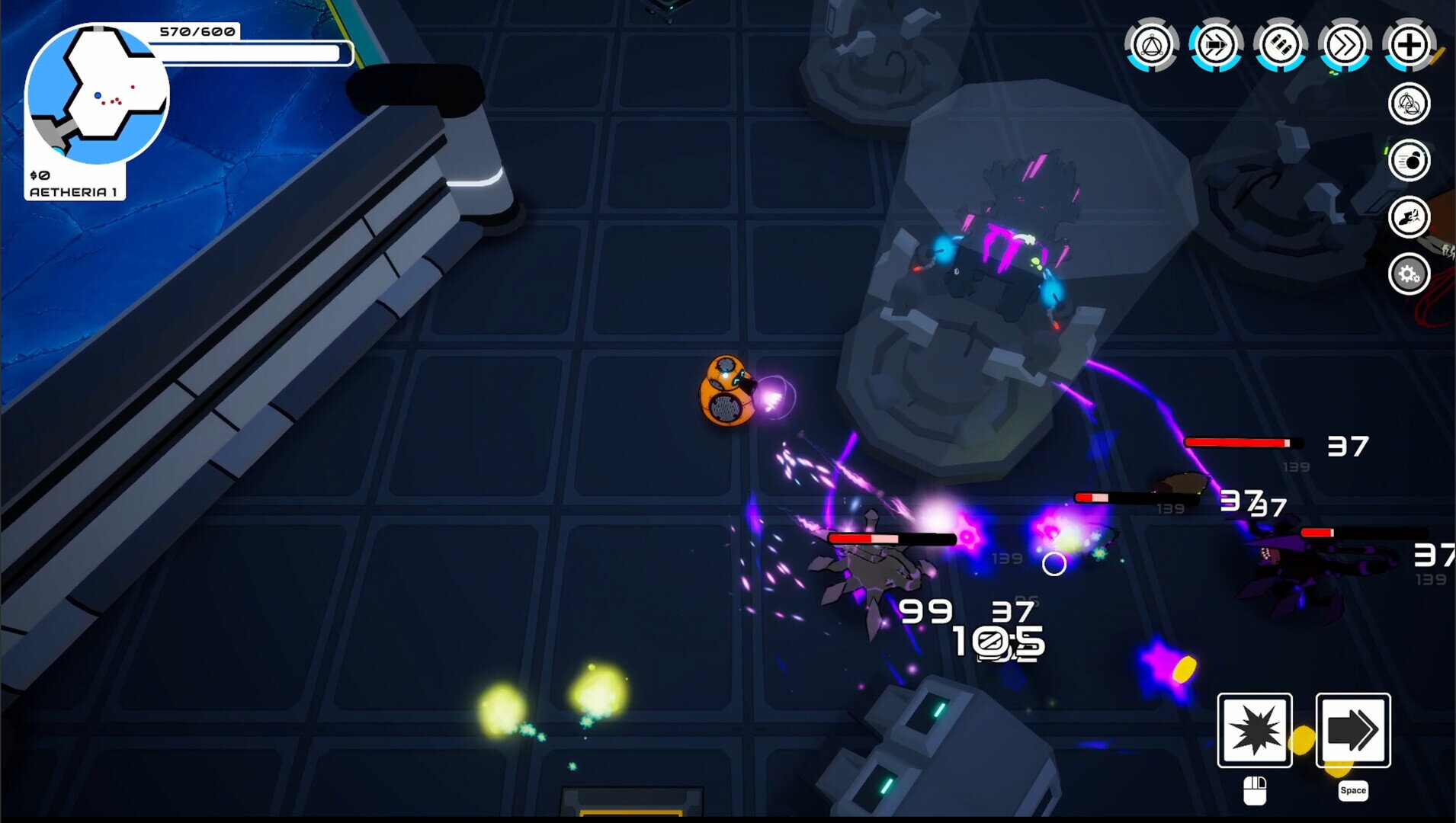1456x823 pixels.
Task: Activate the arrow dash ability
Action: (1353, 730)
